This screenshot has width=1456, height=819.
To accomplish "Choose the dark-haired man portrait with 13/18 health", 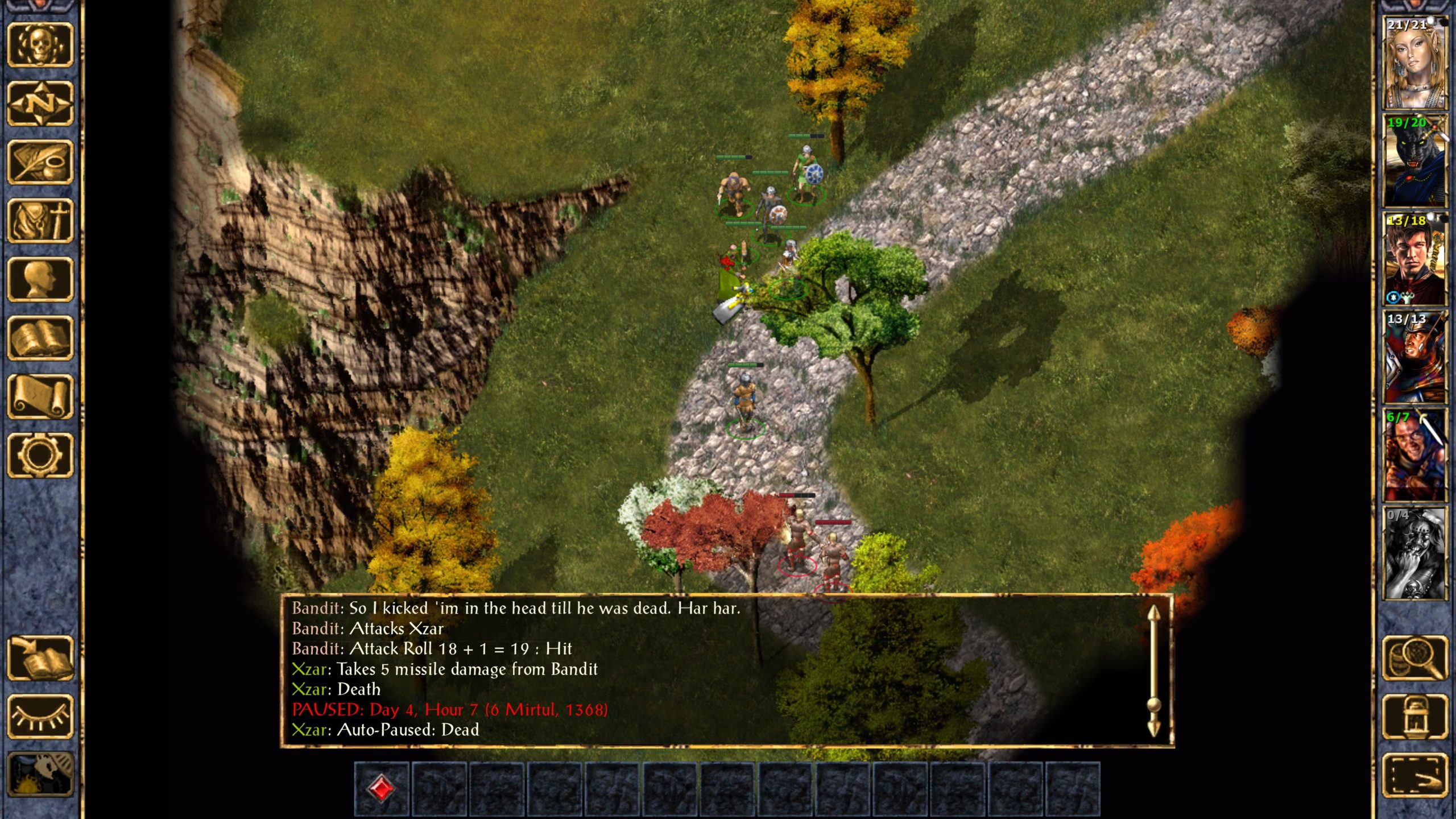I will tap(1414, 259).
